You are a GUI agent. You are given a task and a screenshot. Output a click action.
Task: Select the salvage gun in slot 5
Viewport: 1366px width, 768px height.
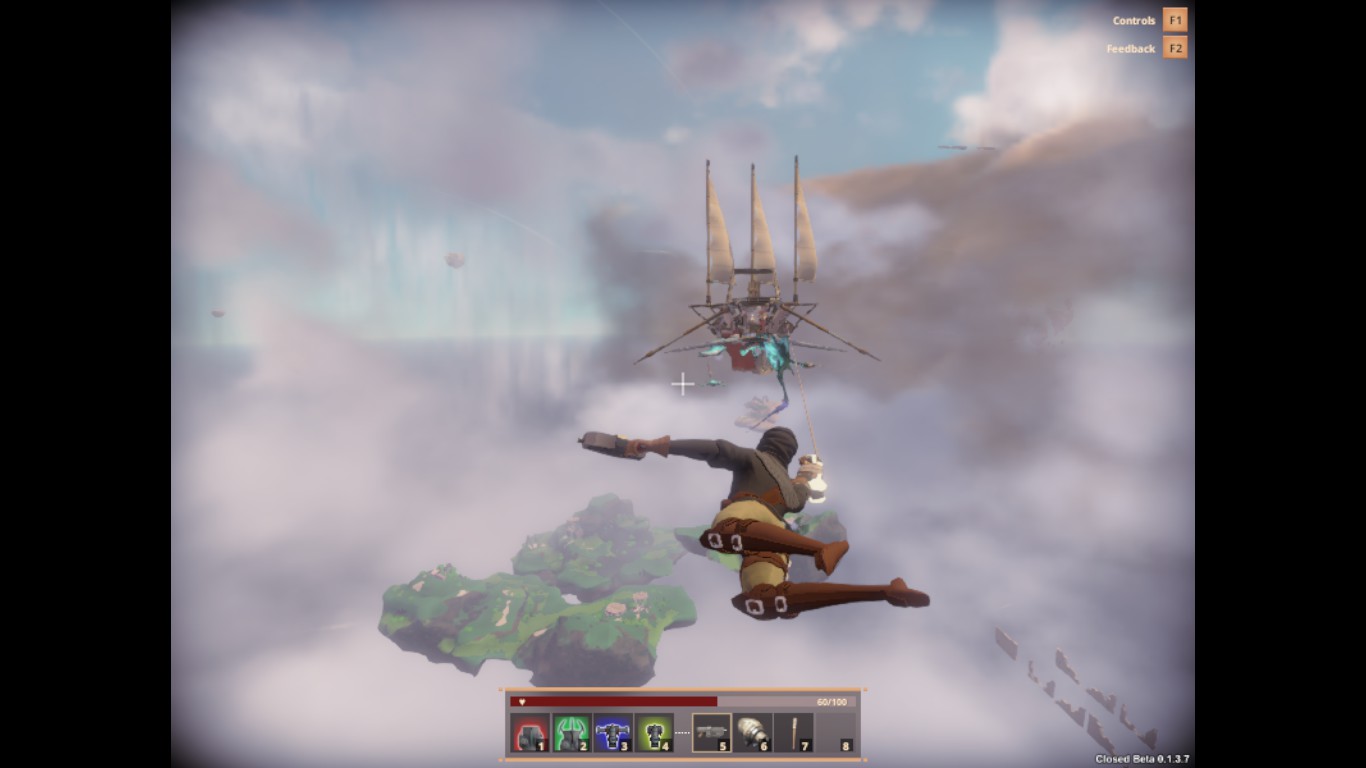pos(713,732)
